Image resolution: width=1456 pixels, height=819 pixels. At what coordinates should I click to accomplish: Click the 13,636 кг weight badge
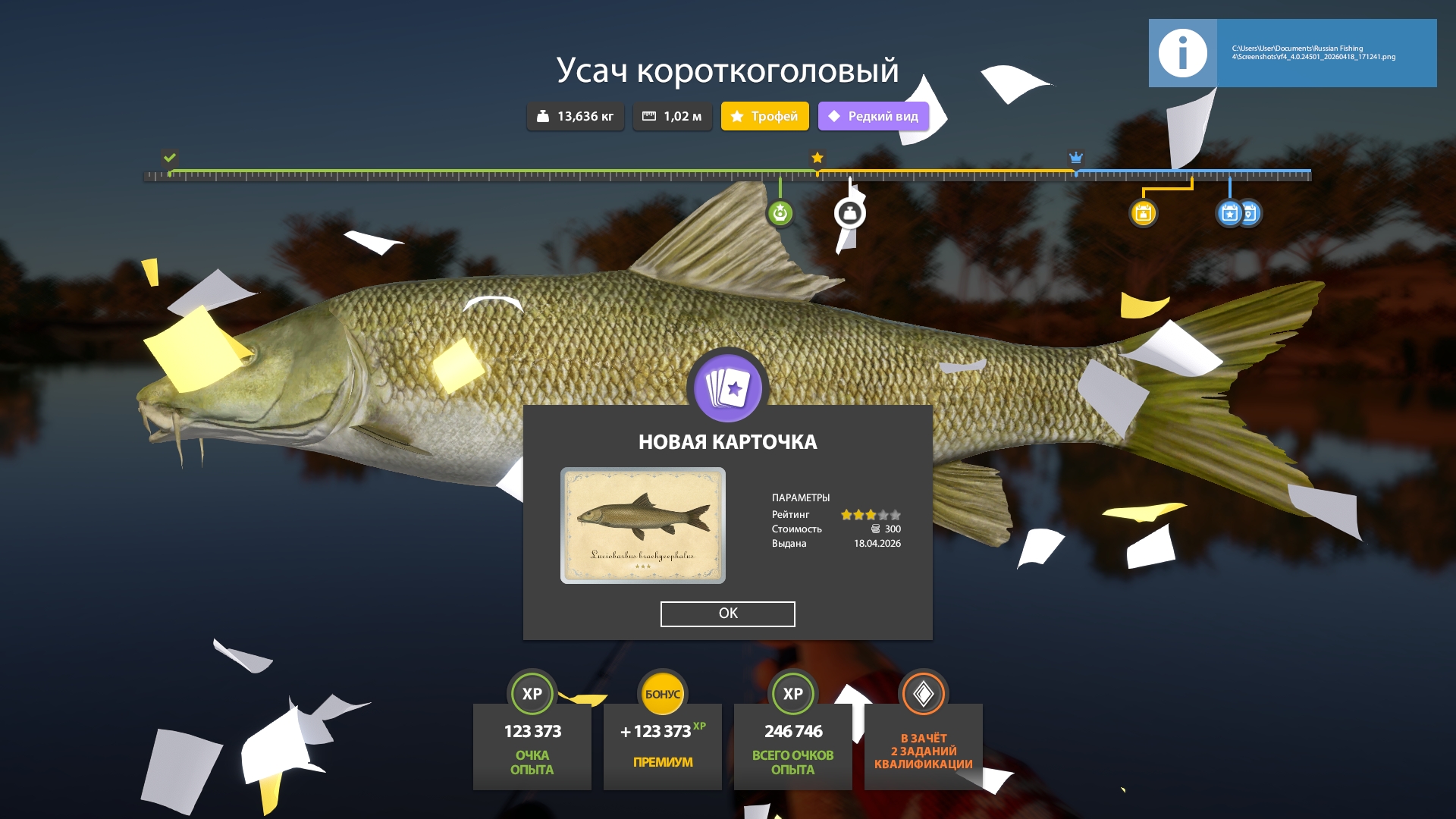pos(575,116)
